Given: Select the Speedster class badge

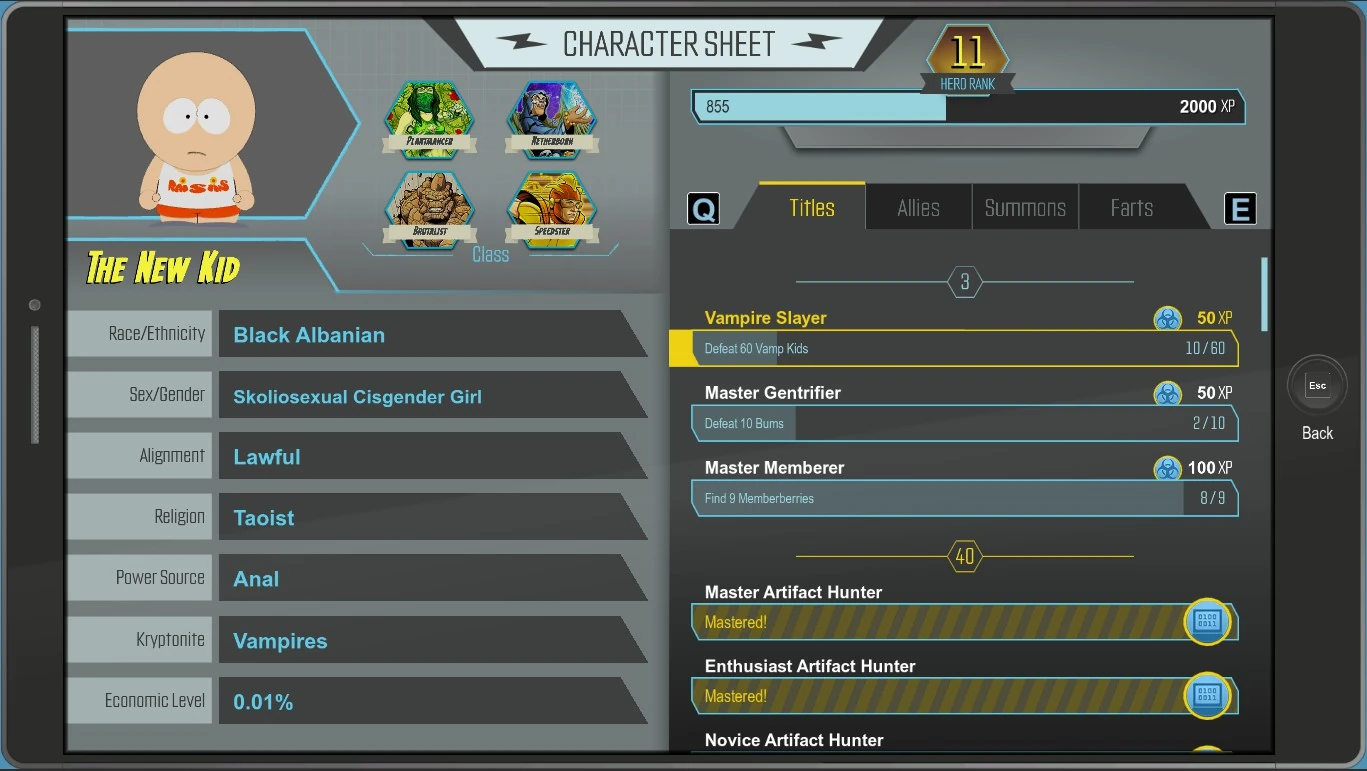Looking at the screenshot, I should (x=552, y=207).
